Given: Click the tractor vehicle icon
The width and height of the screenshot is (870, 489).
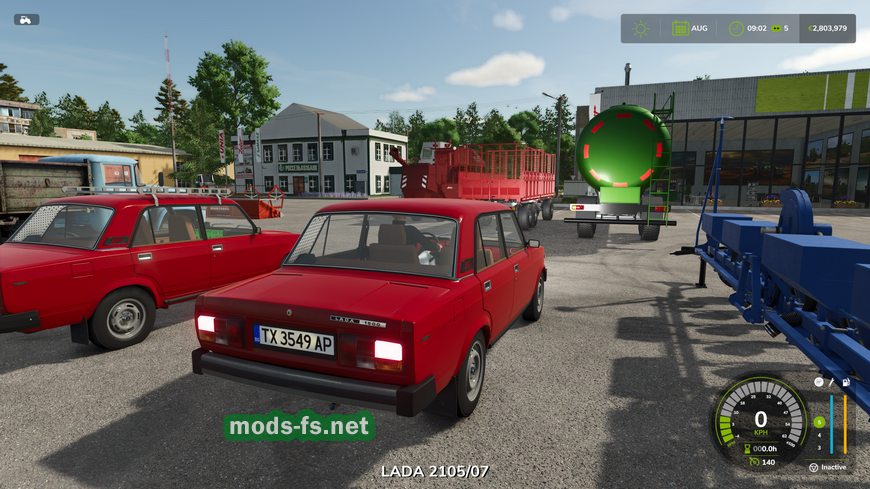Looking at the screenshot, I should click(26, 19).
